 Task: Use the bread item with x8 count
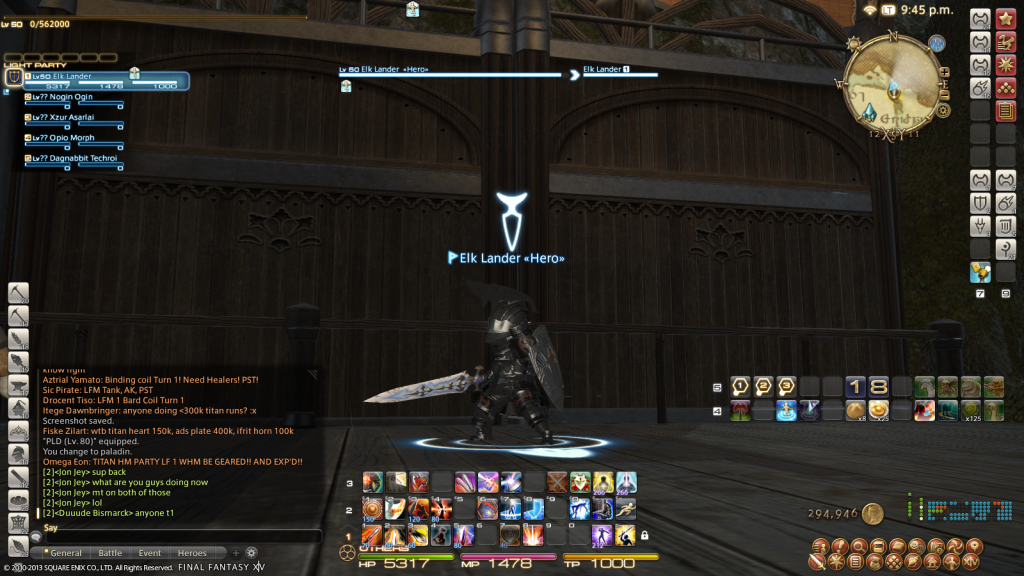856,409
